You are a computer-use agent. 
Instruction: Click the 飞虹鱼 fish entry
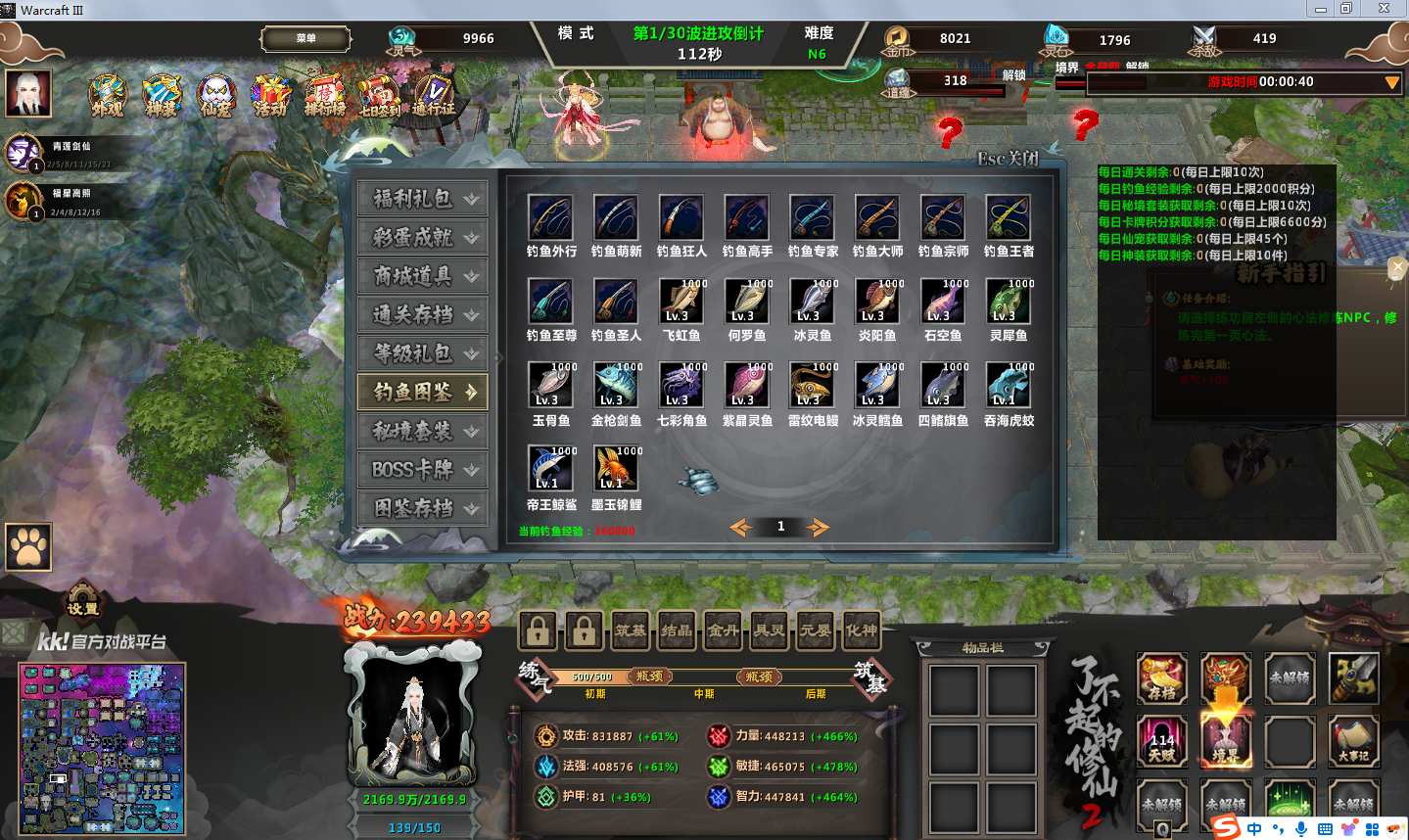tap(681, 303)
